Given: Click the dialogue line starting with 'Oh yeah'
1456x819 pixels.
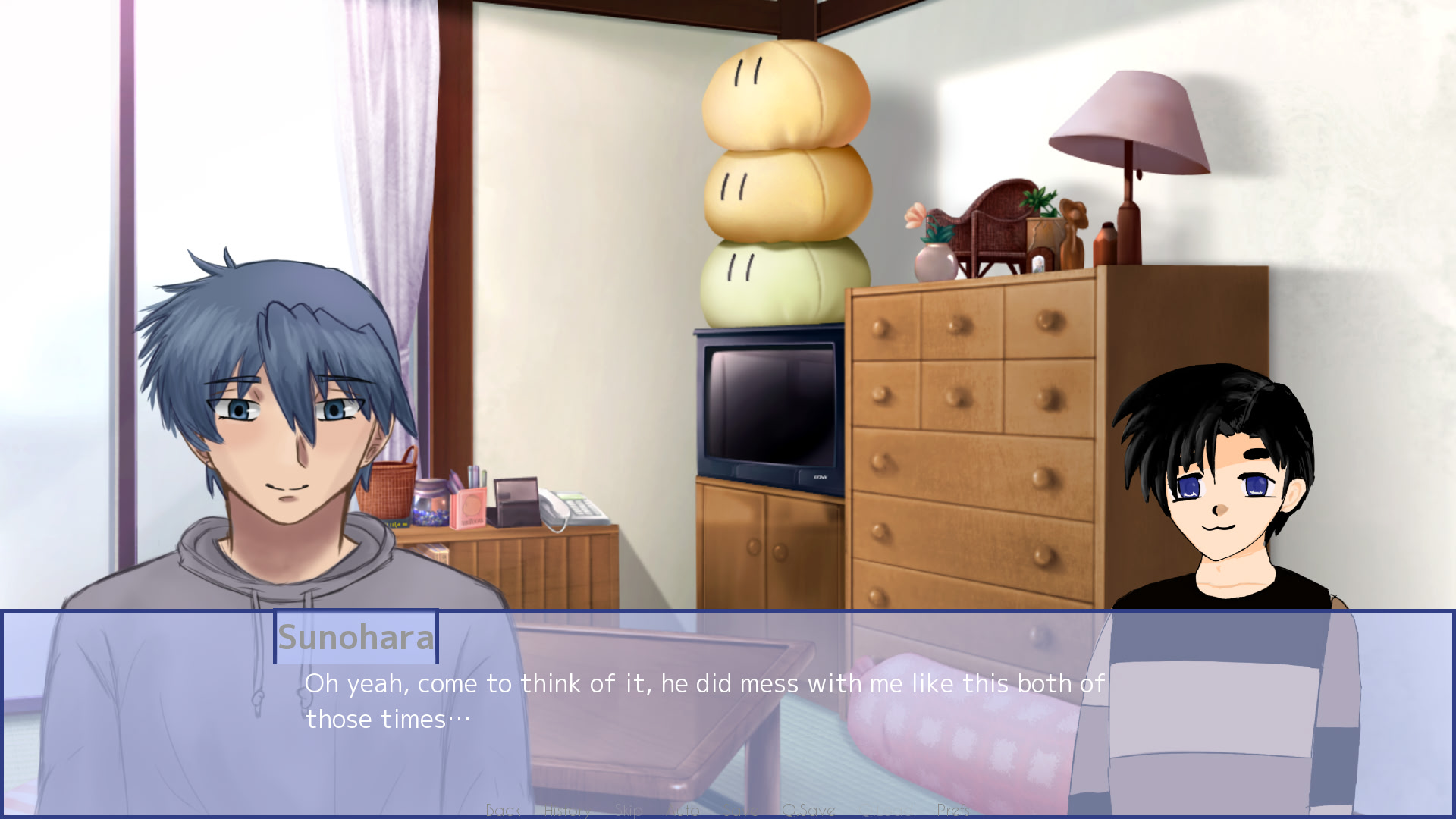Looking at the screenshot, I should tap(682, 682).
